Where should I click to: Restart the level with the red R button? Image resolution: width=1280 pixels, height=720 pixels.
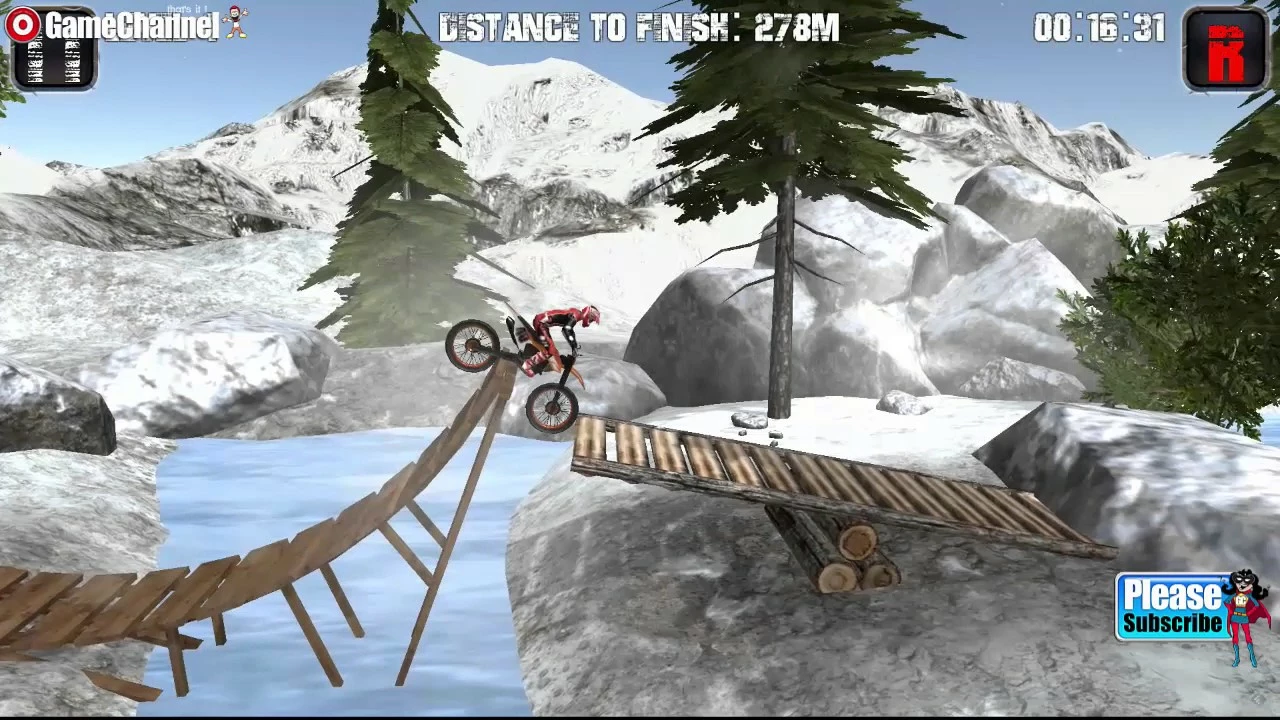1225,49
